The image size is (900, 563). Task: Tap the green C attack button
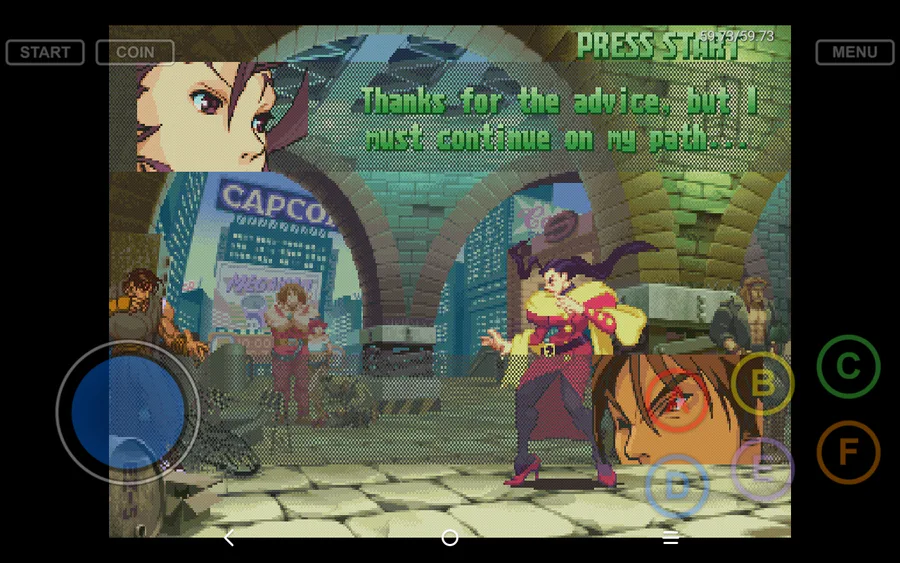click(848, 366)
